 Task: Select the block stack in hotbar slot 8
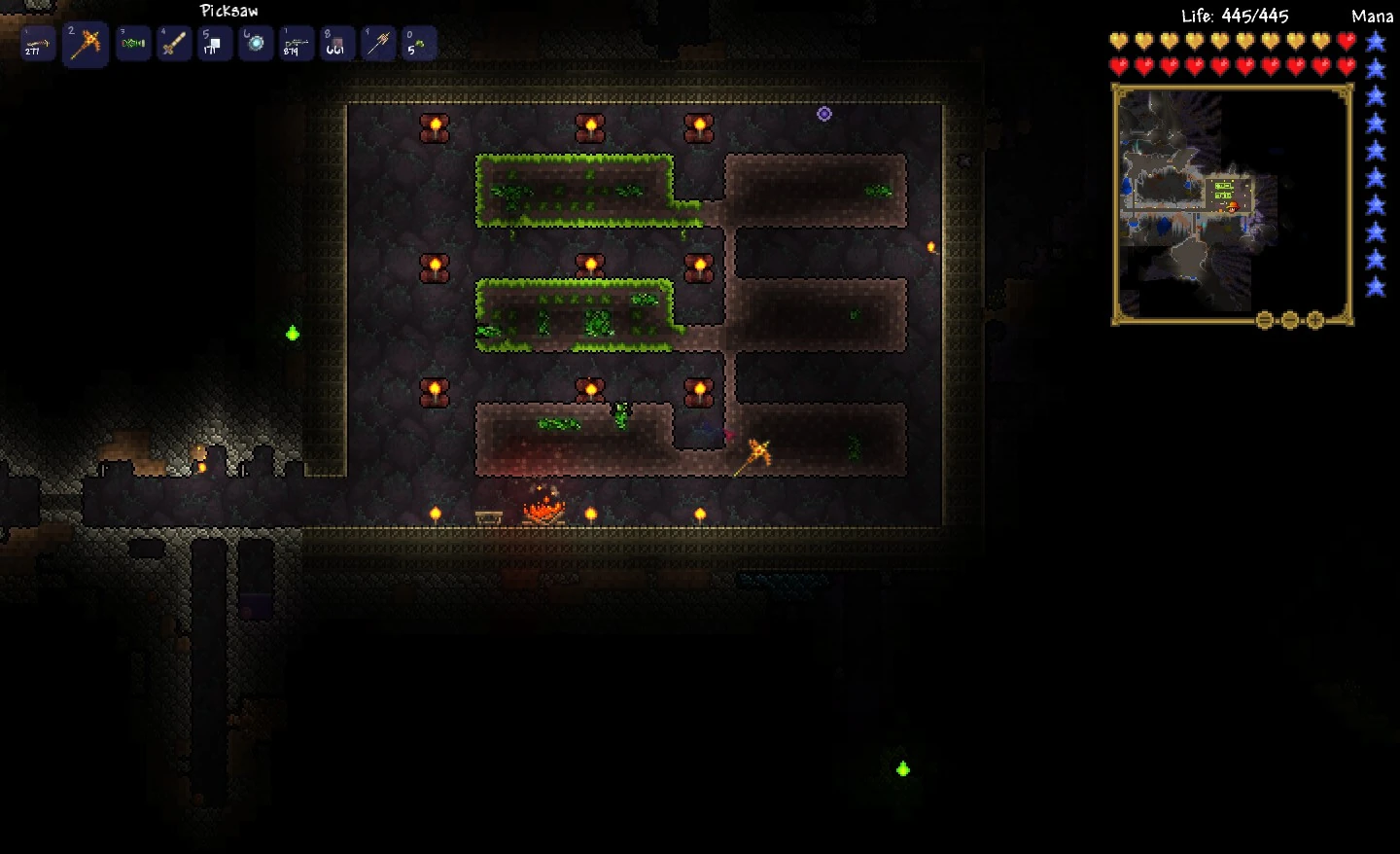336,44
